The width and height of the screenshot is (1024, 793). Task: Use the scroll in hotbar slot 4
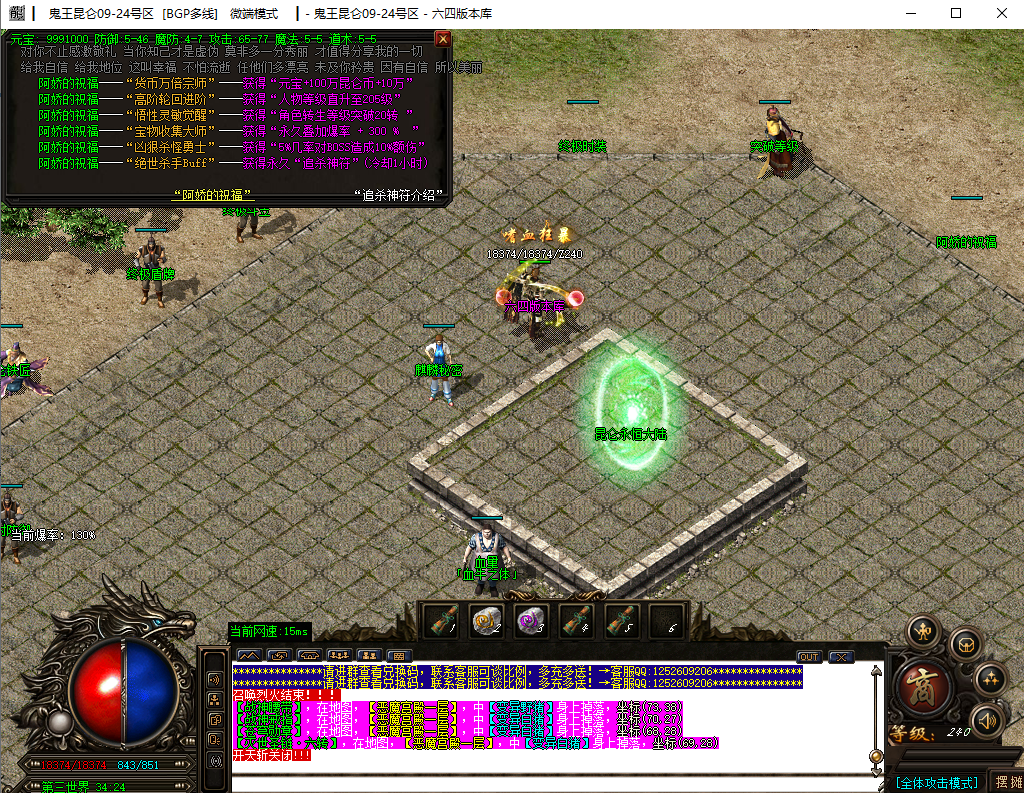tap(576, 622)
